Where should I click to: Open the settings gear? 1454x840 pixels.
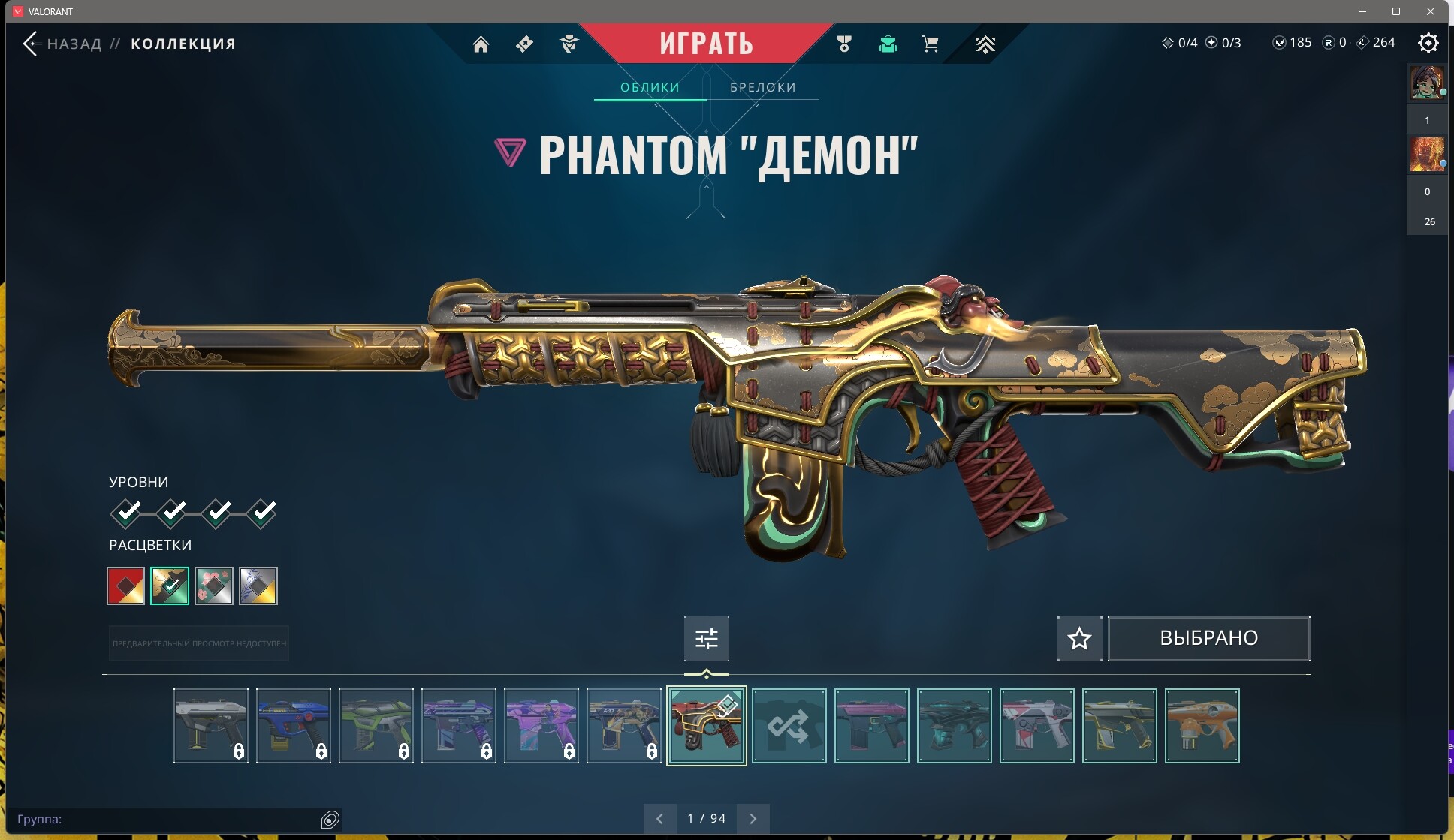1428,43
